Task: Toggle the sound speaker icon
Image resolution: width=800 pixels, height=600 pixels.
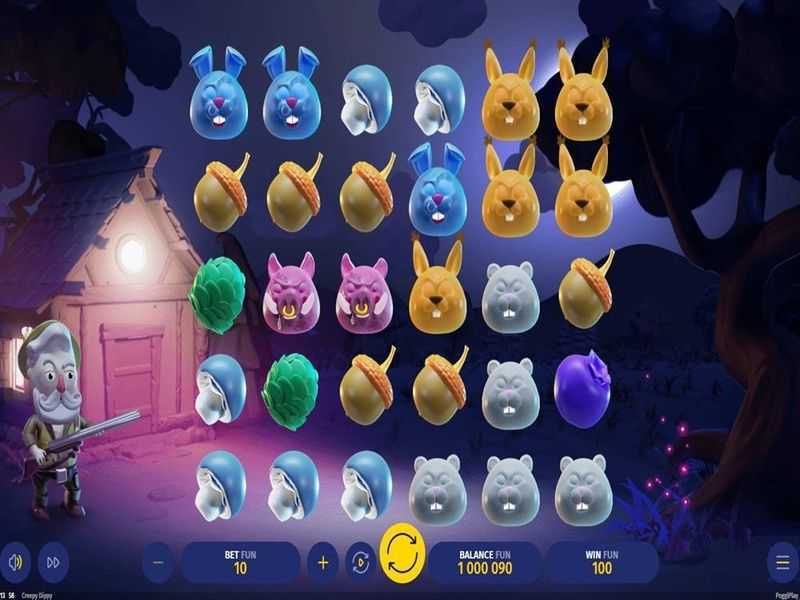Action: [x=15, y=563]
